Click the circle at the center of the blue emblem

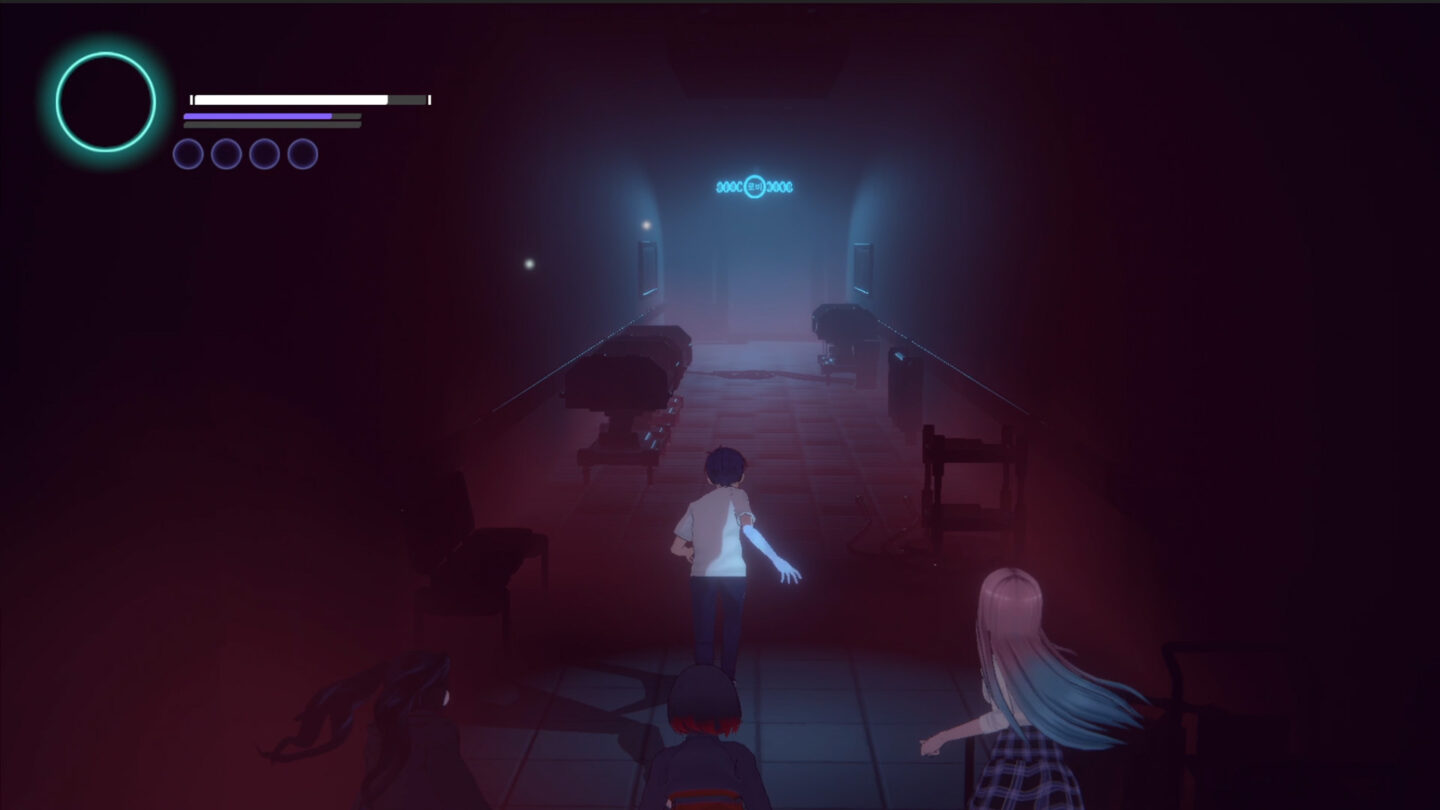(x=755, y=187)
